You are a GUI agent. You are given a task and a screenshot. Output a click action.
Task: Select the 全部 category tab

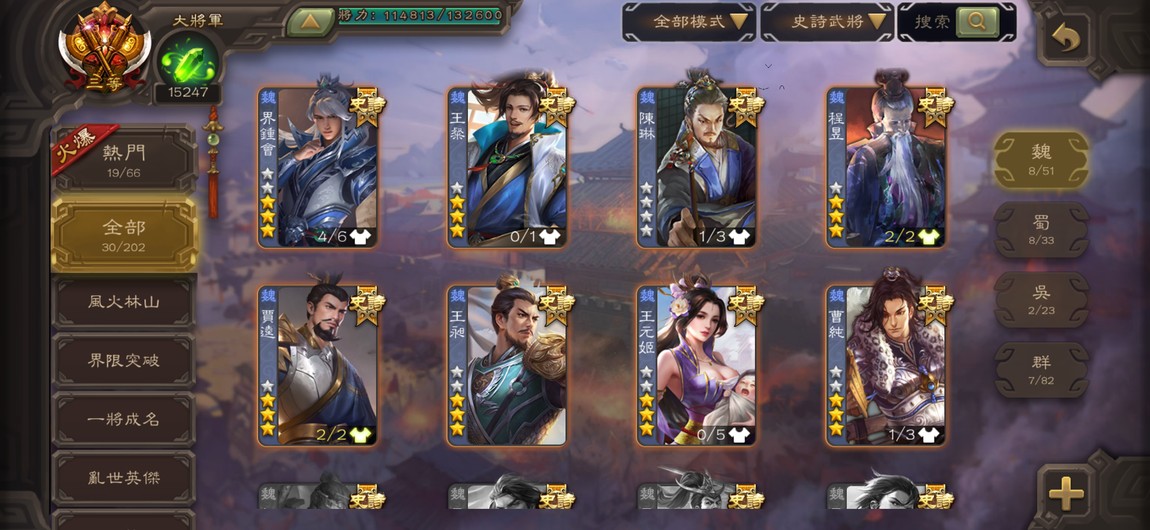tap(124, 234)
